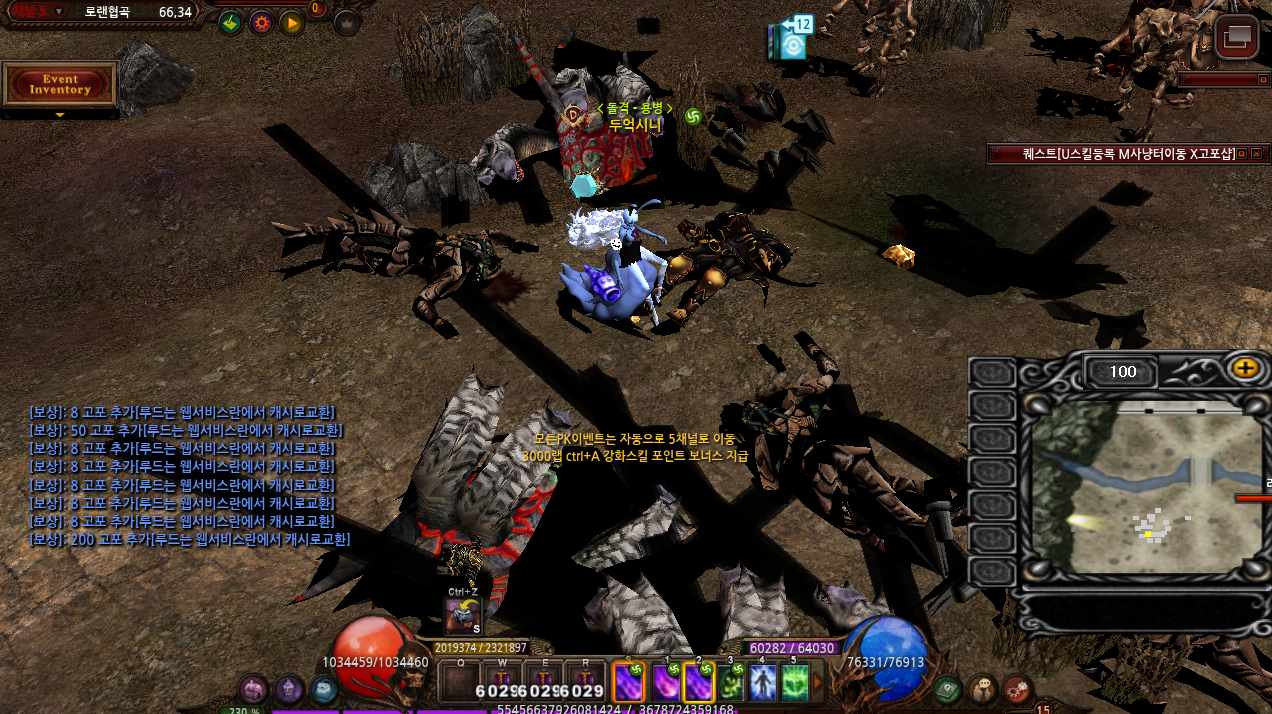Minimize the quest tracker panel

pyautogui.click(x=1241, y=154)
